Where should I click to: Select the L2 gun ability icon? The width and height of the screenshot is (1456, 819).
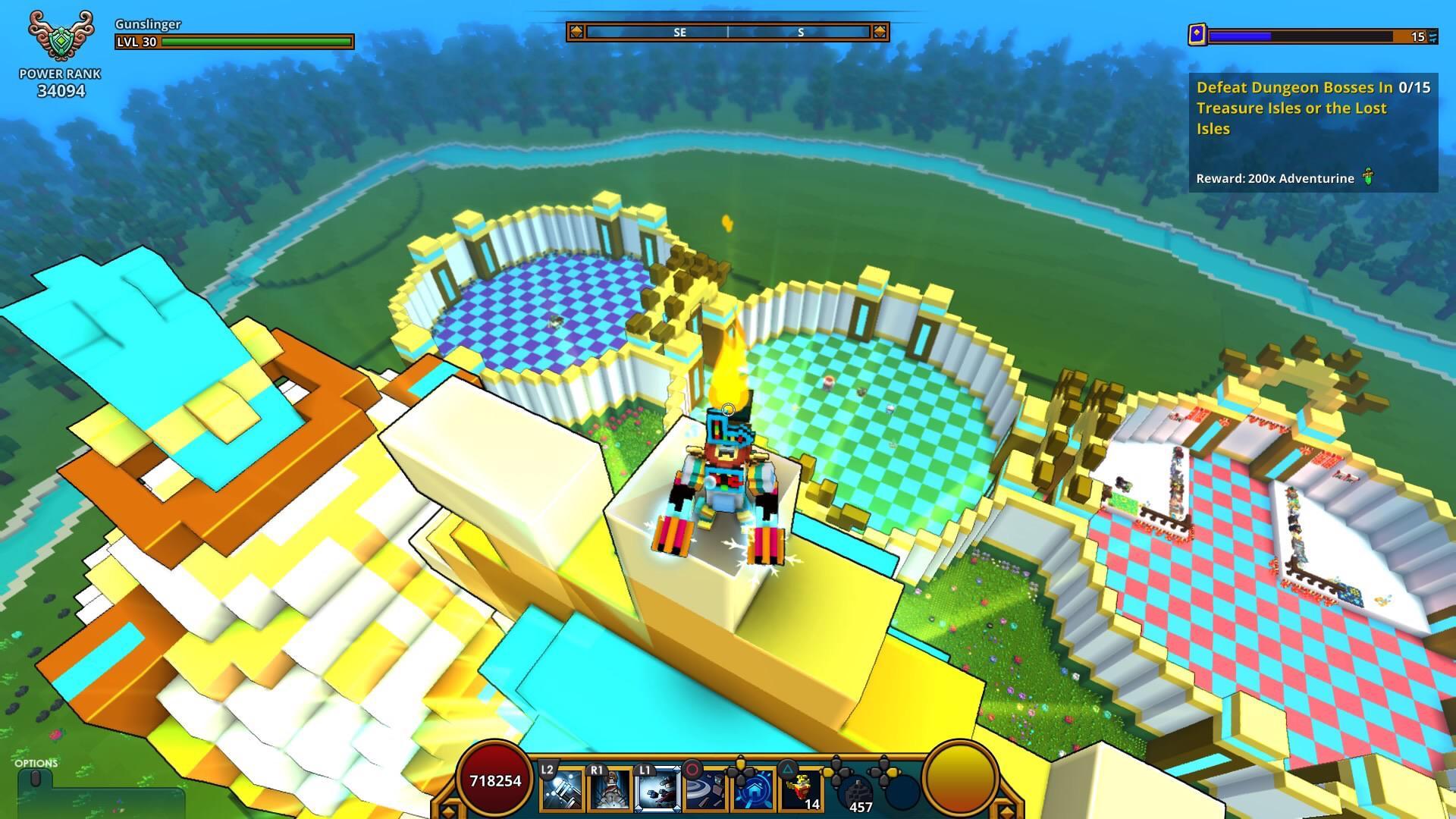coord(561,790)
